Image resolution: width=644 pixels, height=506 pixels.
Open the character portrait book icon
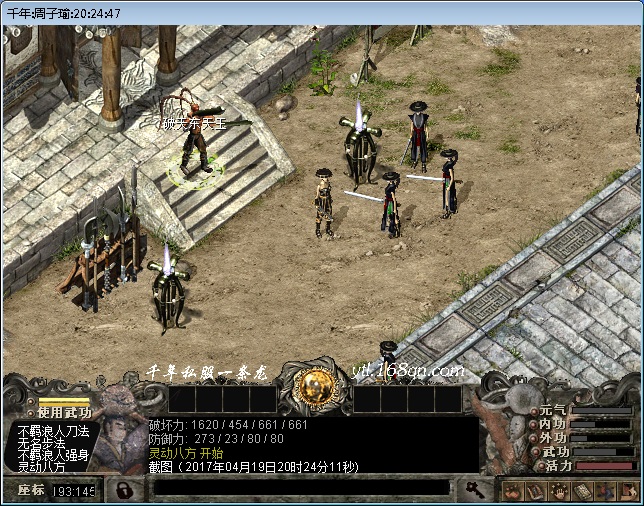point(536,491)
